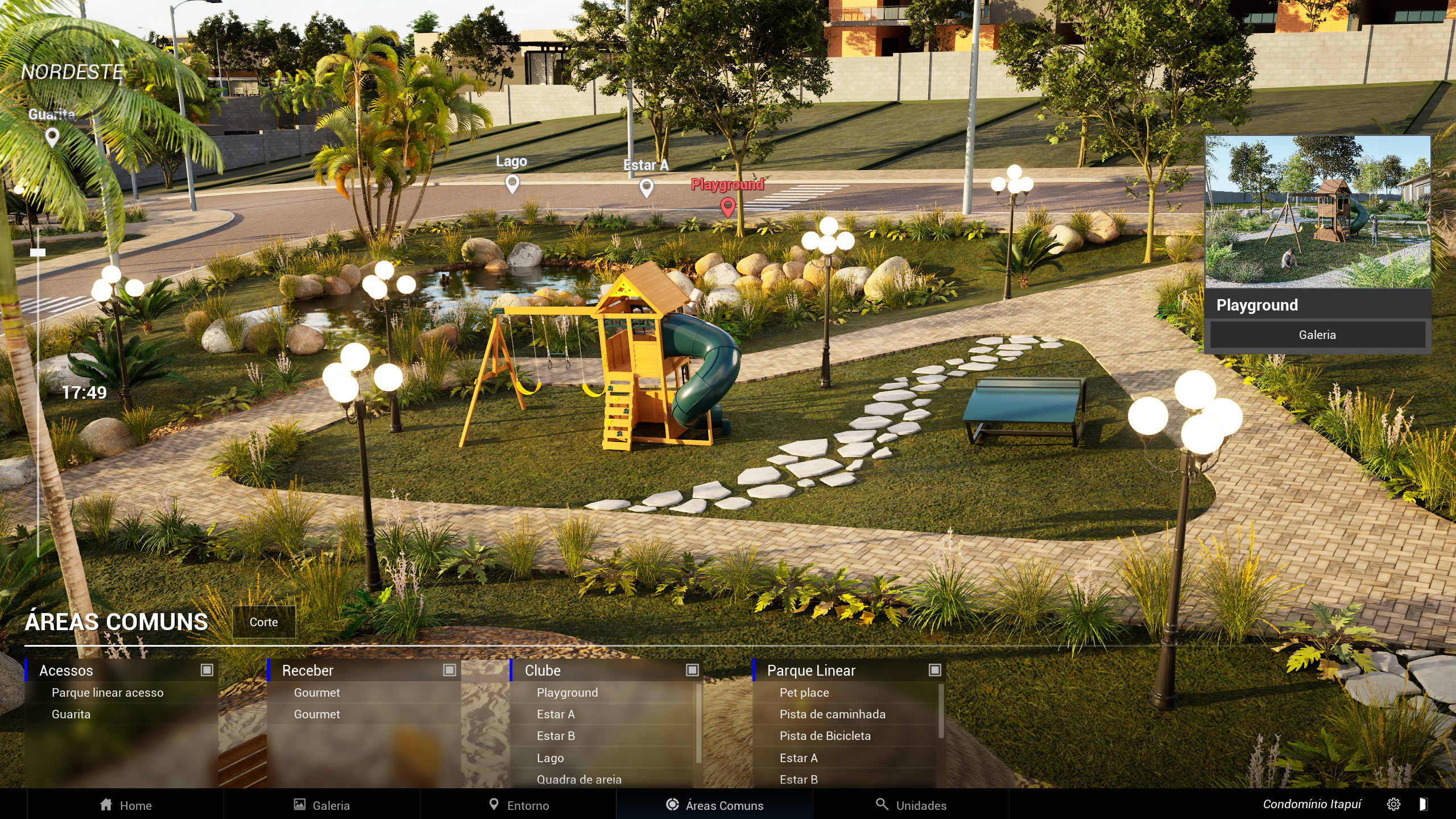1456x819 pixels.
Task: Select the Áreas Comuns tab
Action: [x=715, y=805]
